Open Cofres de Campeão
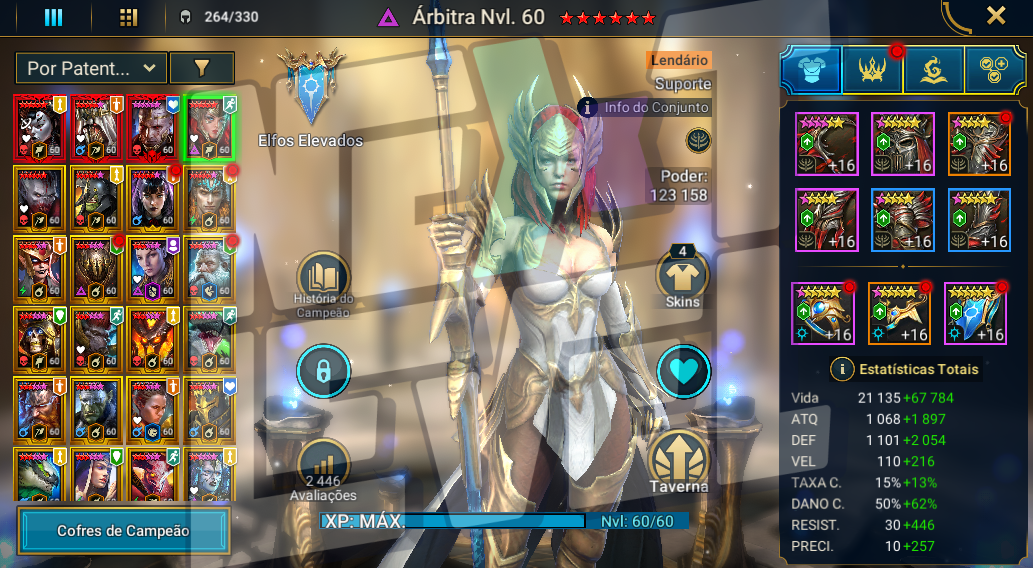1033x568 pixels. [x=123, y=531]
